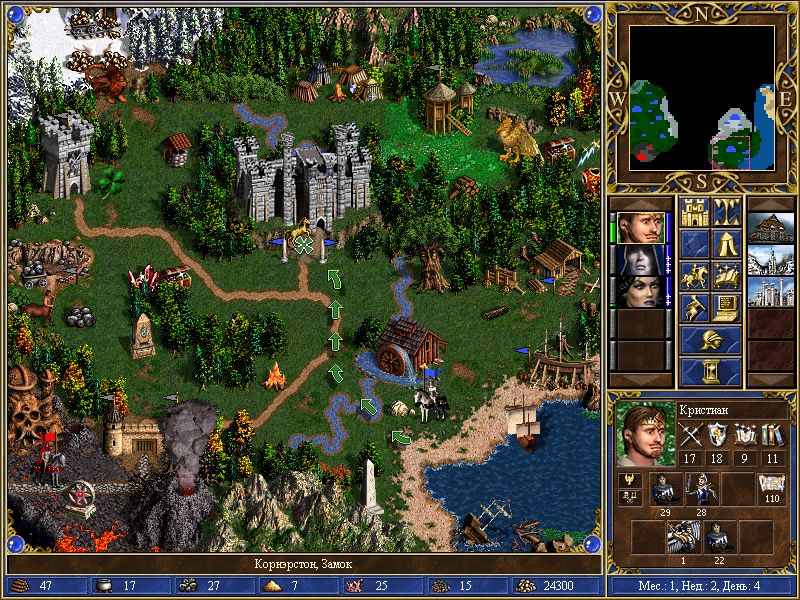The image size is (800, 600).
Task: Select the dark-haired woman hero portrait
Action: point(638,292)
